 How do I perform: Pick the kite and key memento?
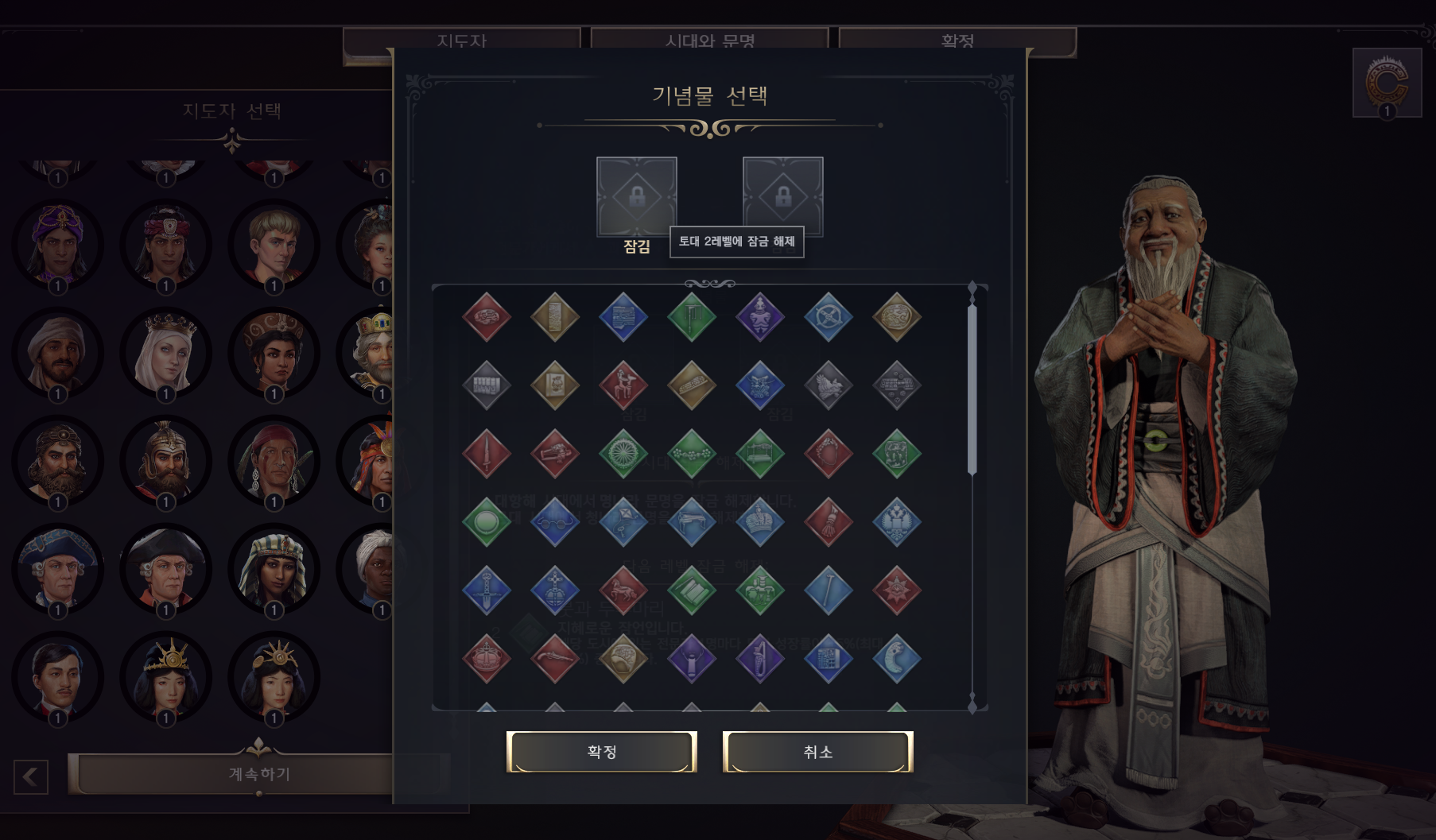pos(623,522)
